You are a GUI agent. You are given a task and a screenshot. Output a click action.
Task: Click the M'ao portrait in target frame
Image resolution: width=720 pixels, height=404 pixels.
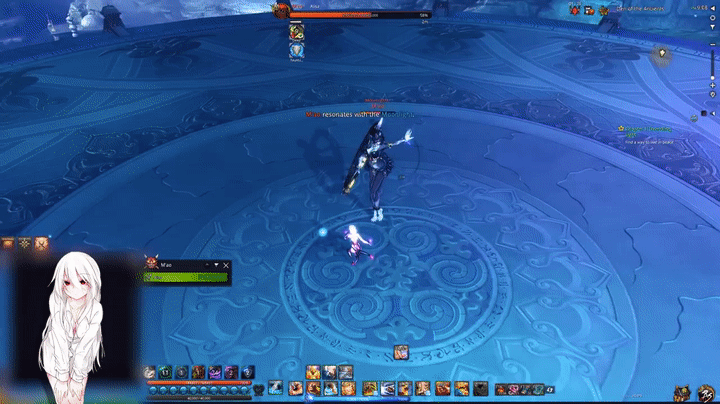click(152, 263)
